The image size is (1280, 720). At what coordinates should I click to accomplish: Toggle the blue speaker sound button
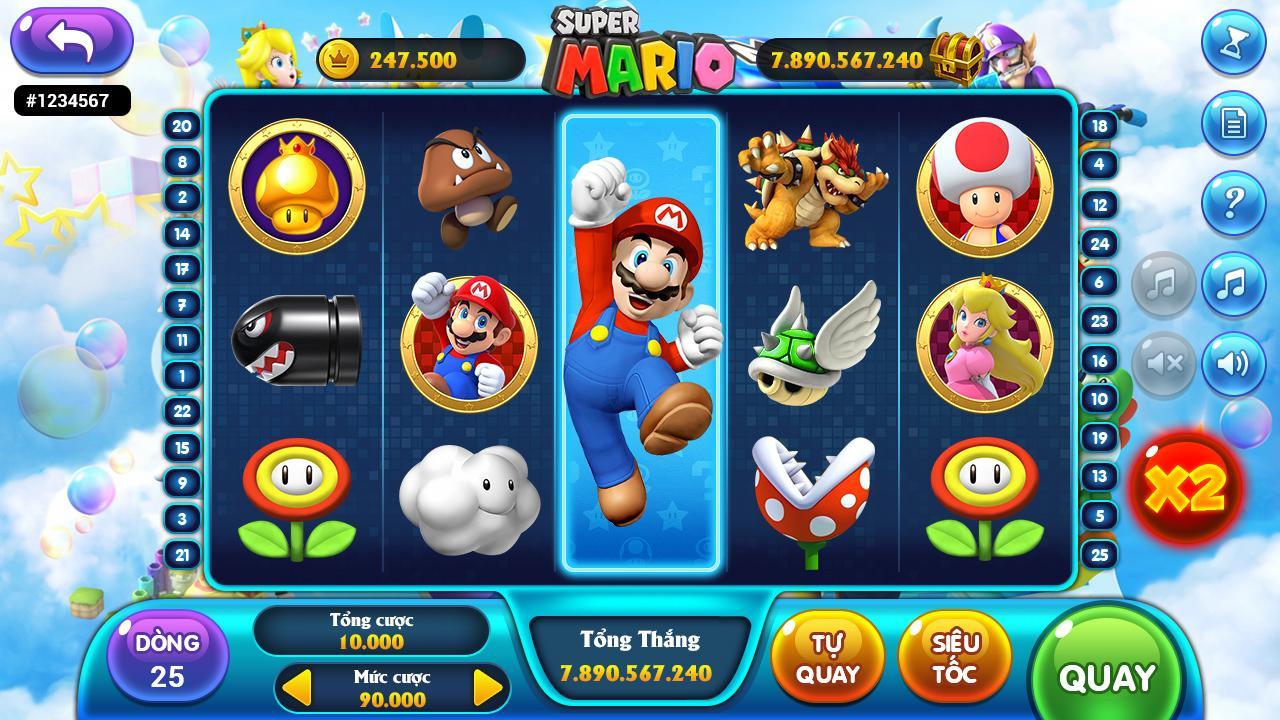(1233, 363)
